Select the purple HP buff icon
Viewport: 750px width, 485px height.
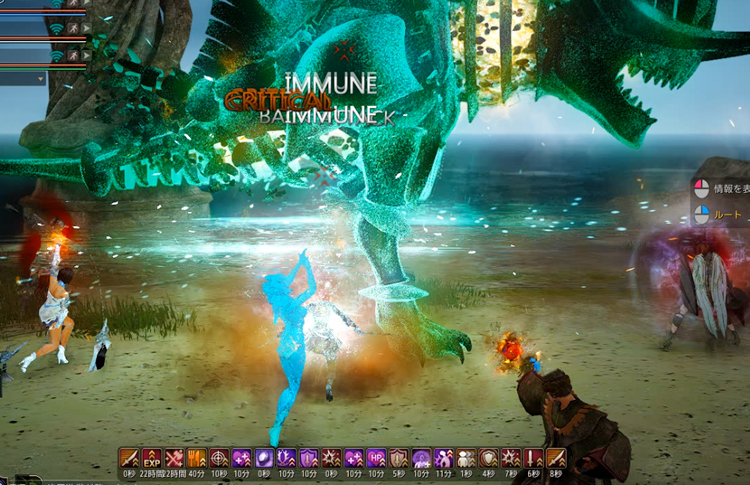(376, 458)
